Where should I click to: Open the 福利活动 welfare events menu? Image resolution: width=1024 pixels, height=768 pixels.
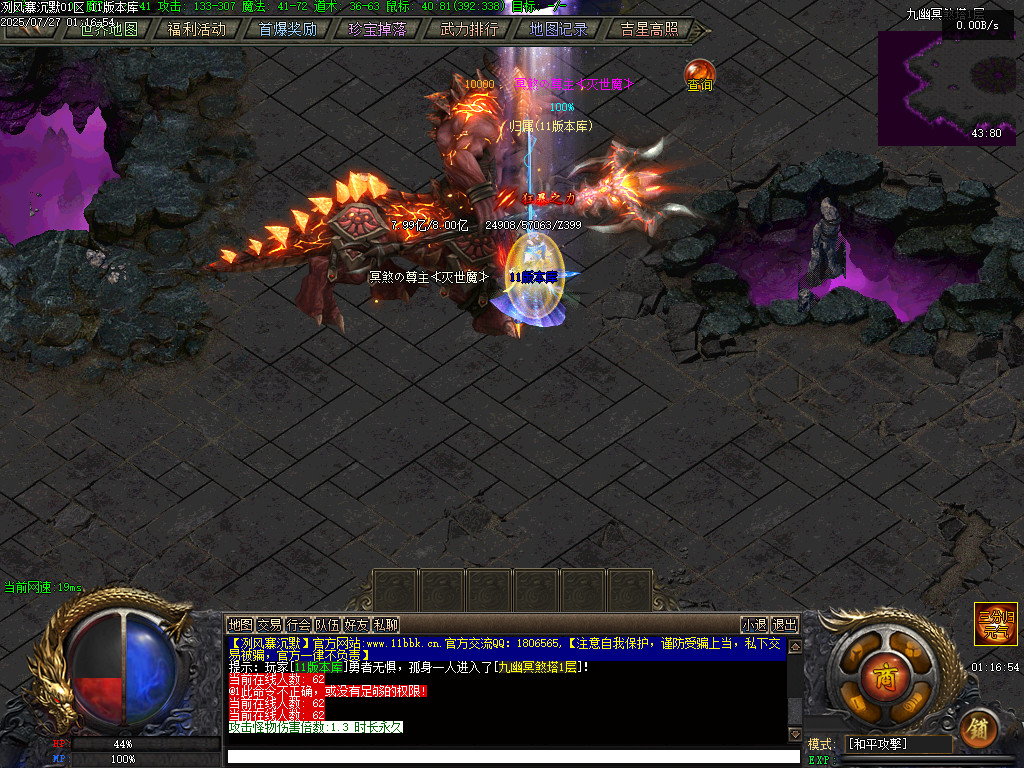(197, 29)
